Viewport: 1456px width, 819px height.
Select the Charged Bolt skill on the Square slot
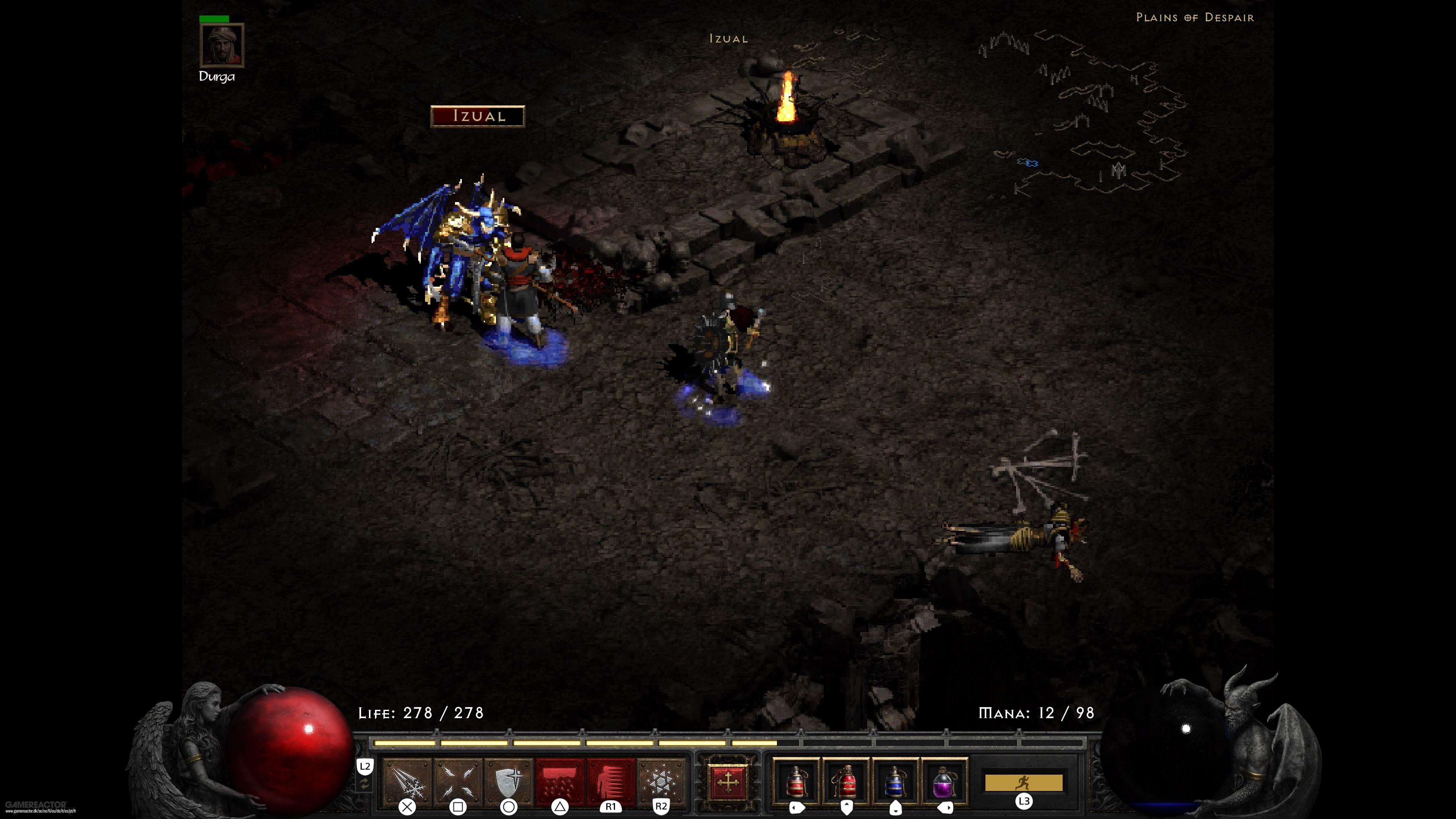(x=458, y=783)
